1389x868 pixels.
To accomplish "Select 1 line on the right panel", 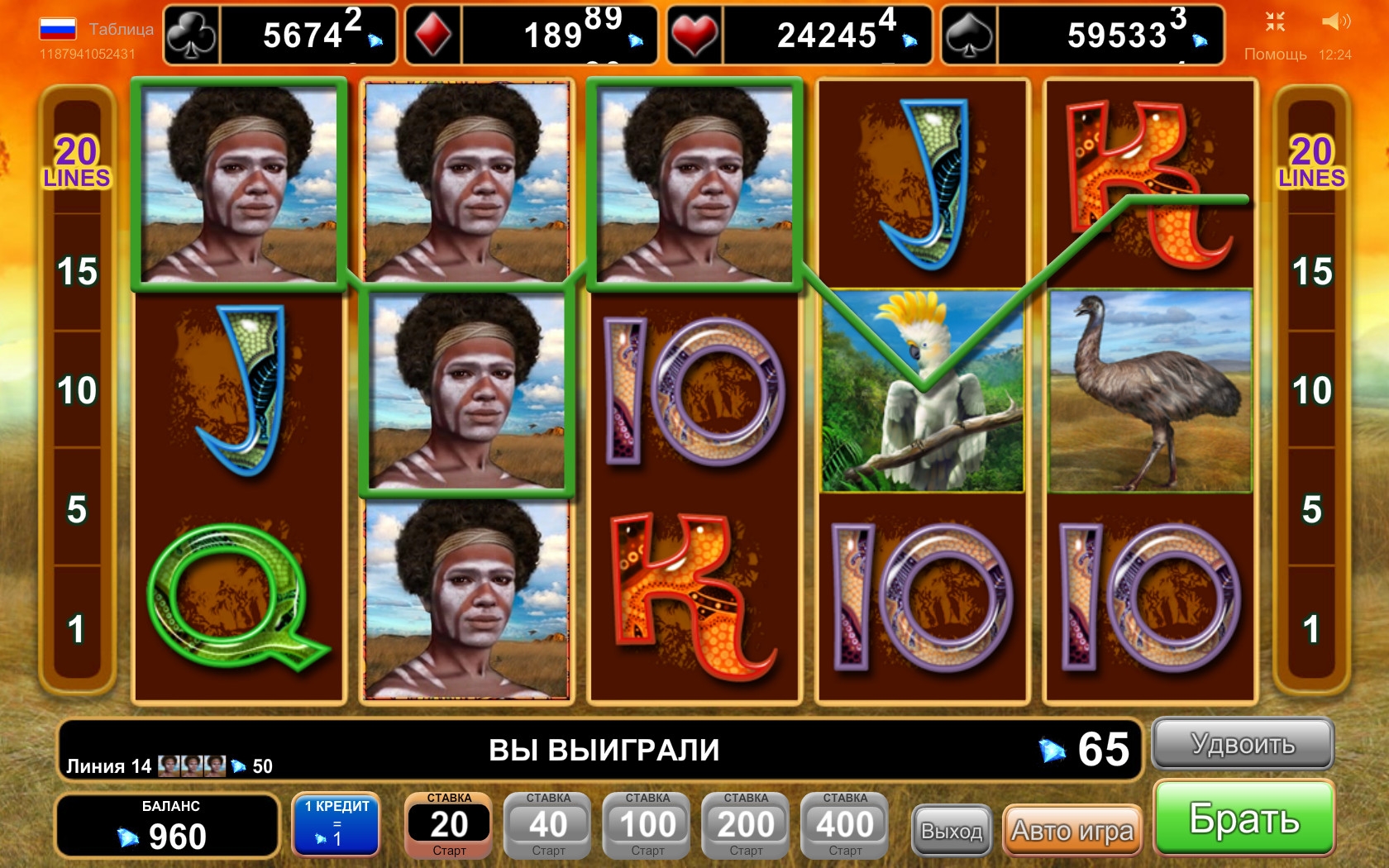I will [x=1311, y=628].
